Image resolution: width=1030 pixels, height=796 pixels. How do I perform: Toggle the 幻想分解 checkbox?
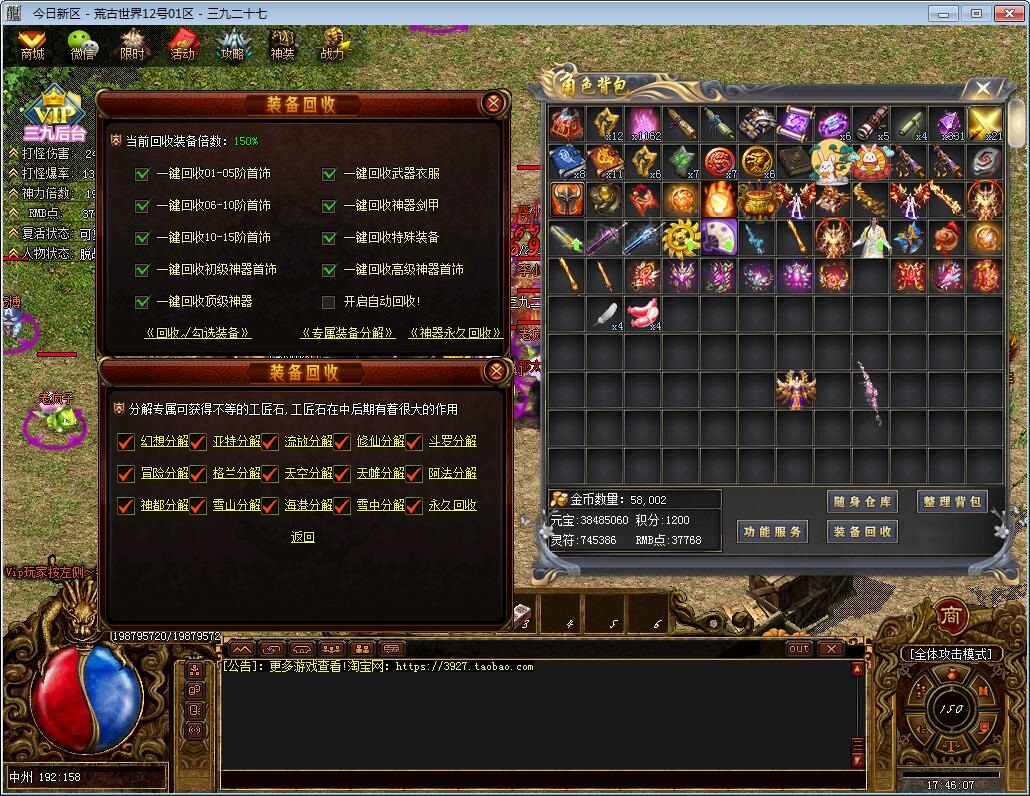(126, 442)
